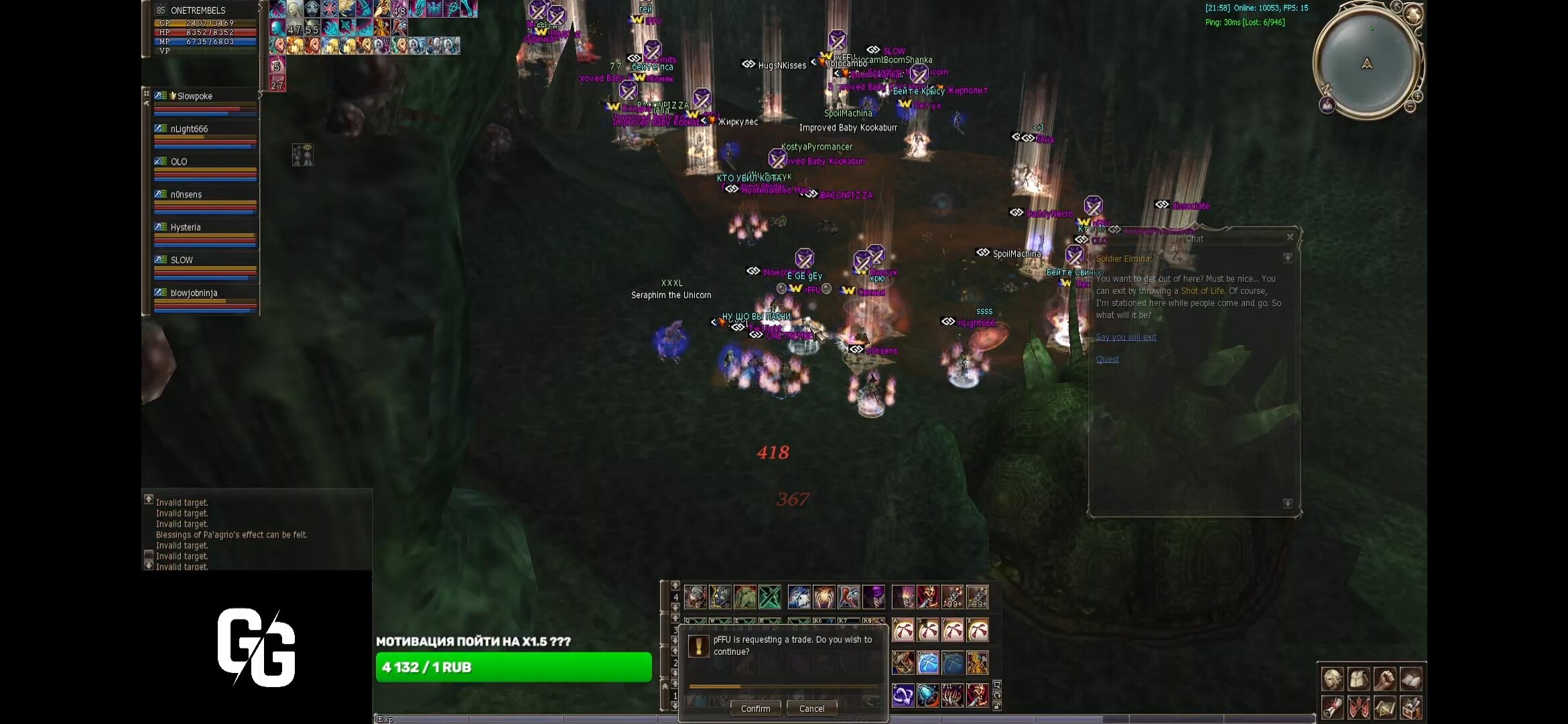
Task: Choose the "Say you will exit" dialogue option
Action: [x=1126, y=337]
